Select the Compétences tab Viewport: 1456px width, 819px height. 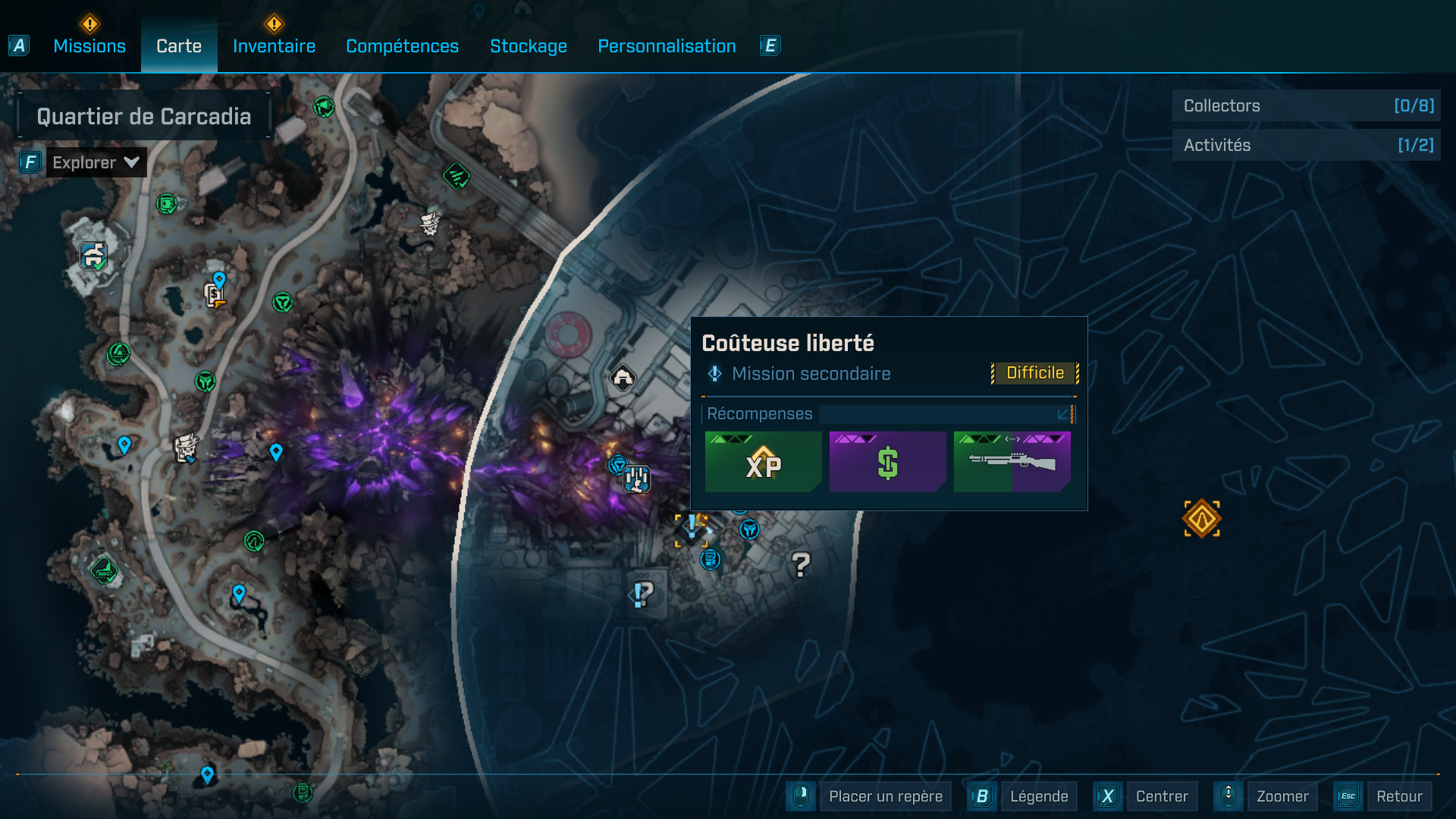(402, 46)
